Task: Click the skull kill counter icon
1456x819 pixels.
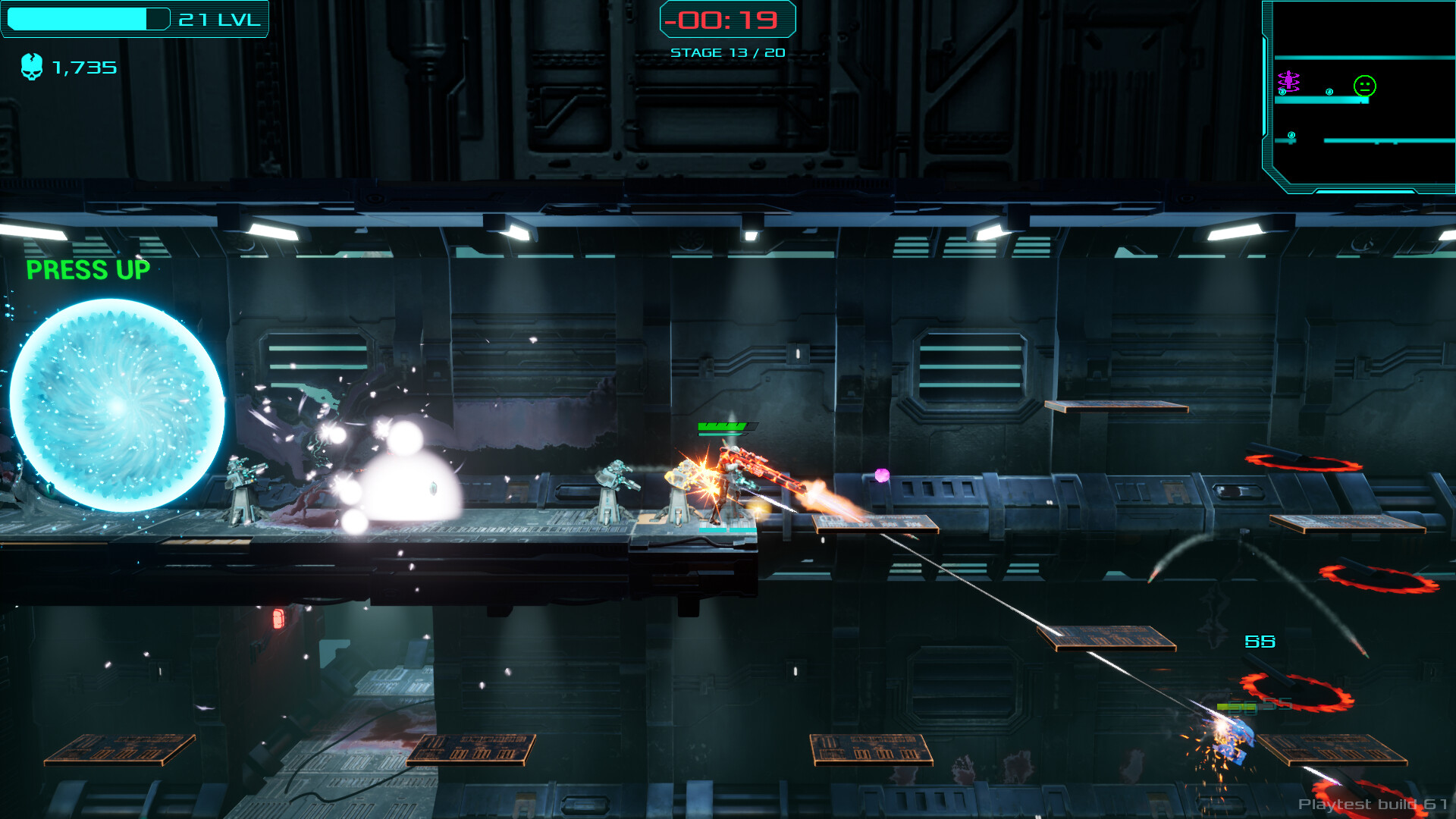Action: coord(32,67)
